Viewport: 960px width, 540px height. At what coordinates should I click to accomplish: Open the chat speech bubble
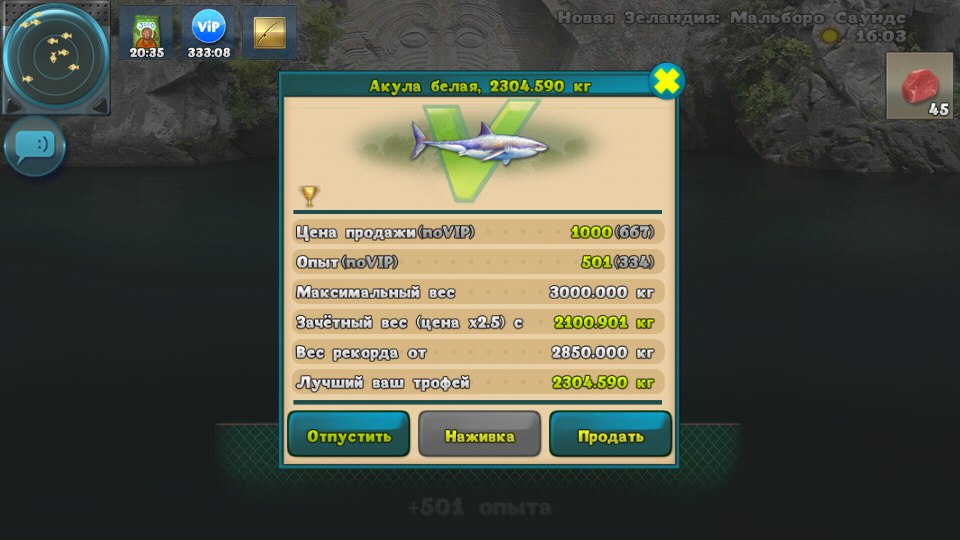(36, 147)
